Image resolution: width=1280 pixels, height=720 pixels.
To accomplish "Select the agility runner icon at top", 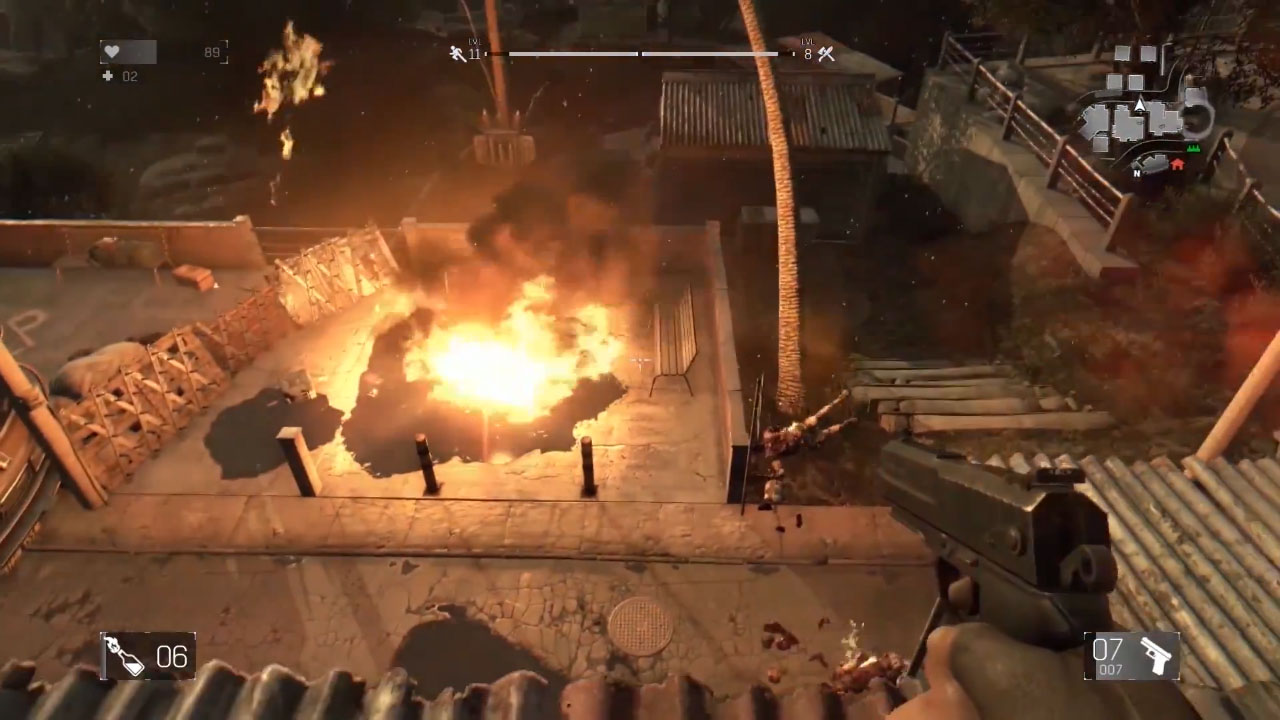I will (x=456, y=53).
